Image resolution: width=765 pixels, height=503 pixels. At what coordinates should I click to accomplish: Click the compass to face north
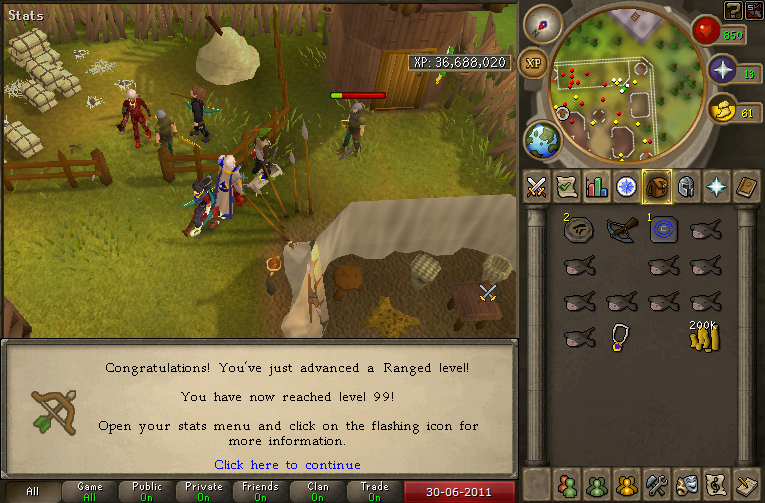(x=542, y=24)
